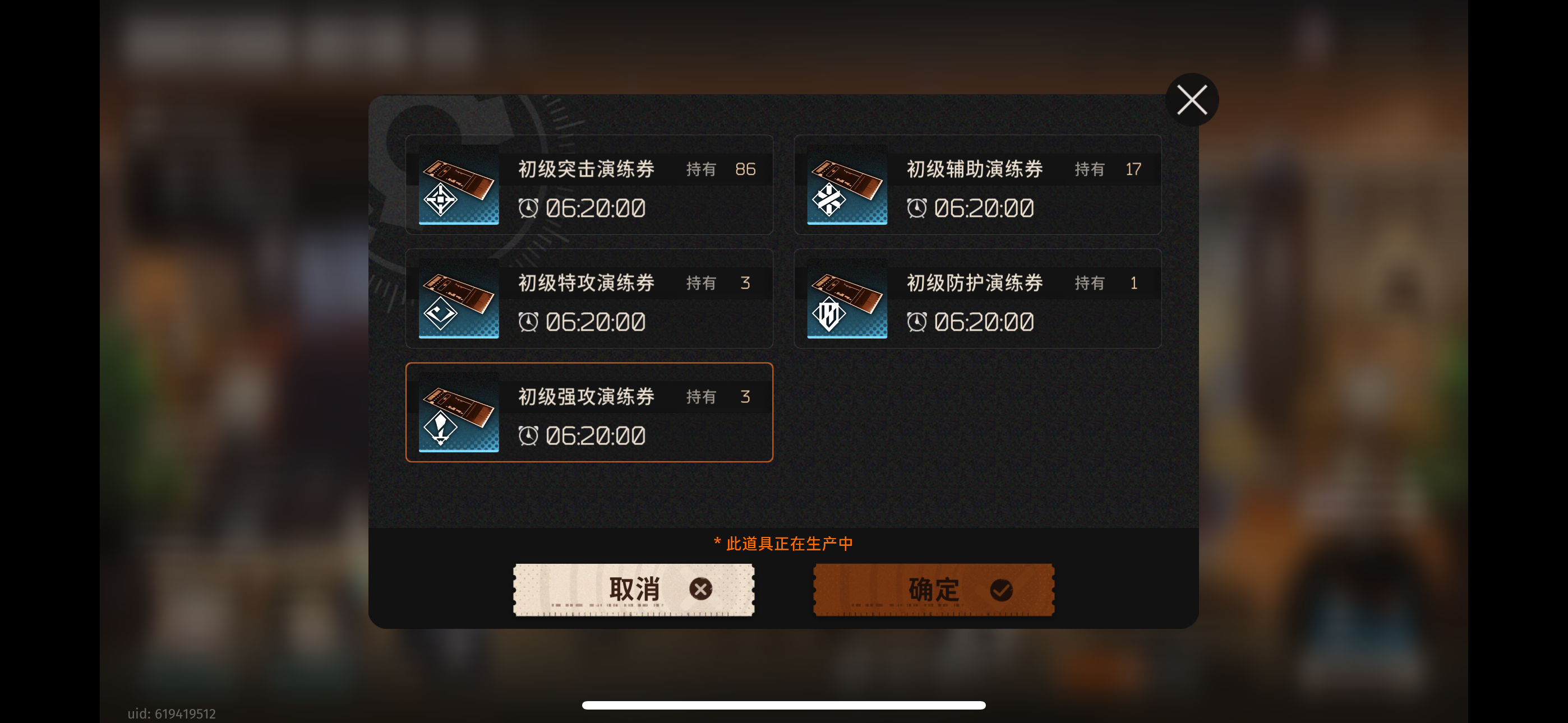Image resolution: width=1568 pixels, height=723 pixels.
Task: Click the warning text 此道具正在生产中
Action: (784, 544)
